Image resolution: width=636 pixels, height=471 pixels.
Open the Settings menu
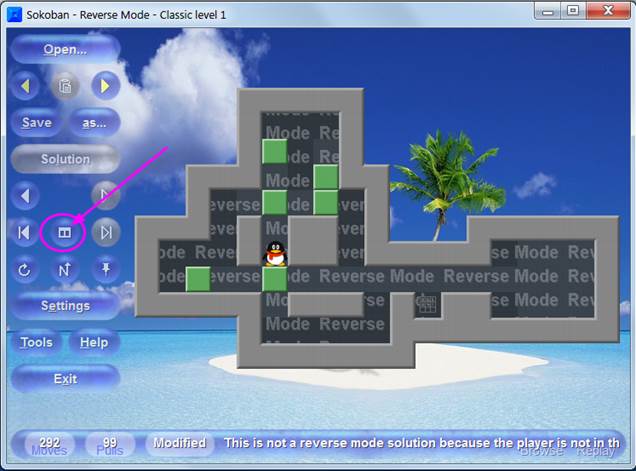click(65, 306)
